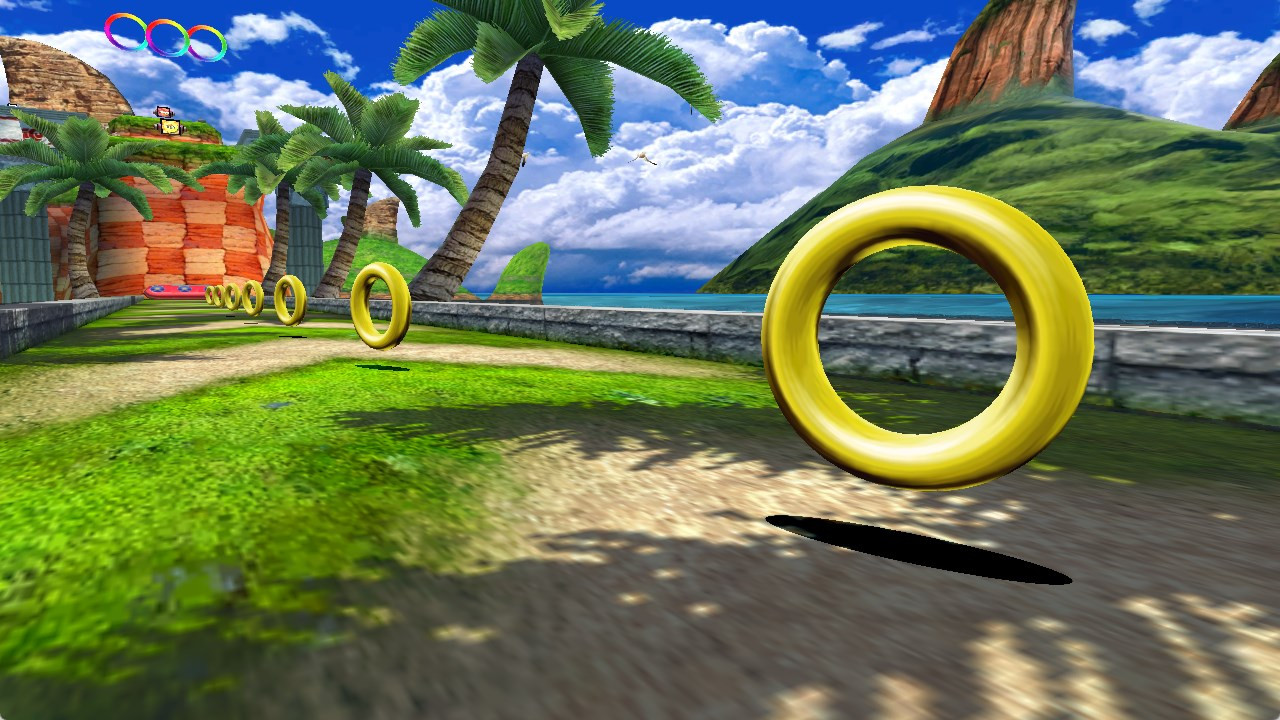The image size is (1280, 720).
Task: Click the middle rainbow ring HUD icon
Action: [165, 37]
